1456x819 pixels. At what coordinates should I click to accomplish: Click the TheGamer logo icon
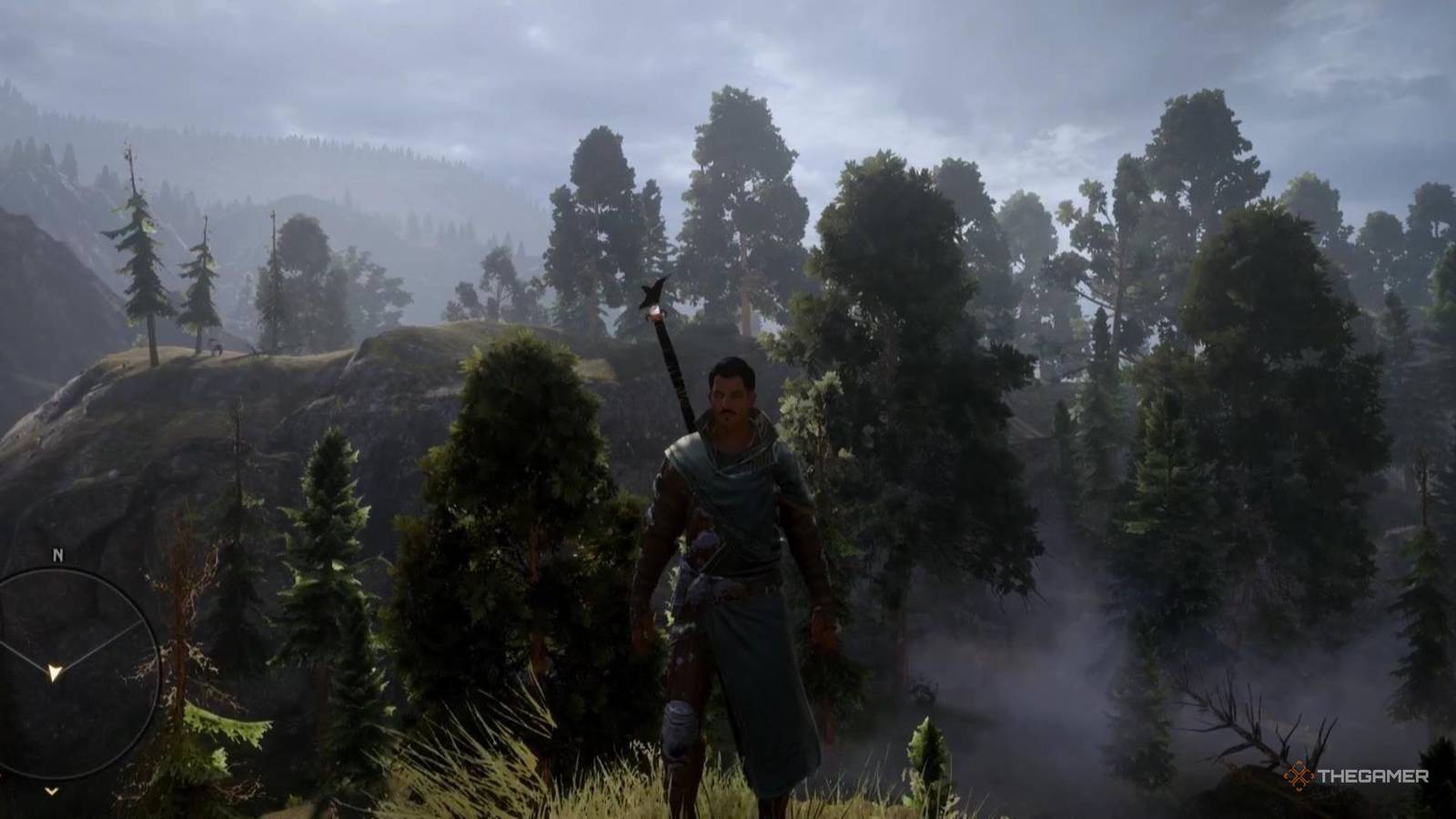click(1299, 774)
